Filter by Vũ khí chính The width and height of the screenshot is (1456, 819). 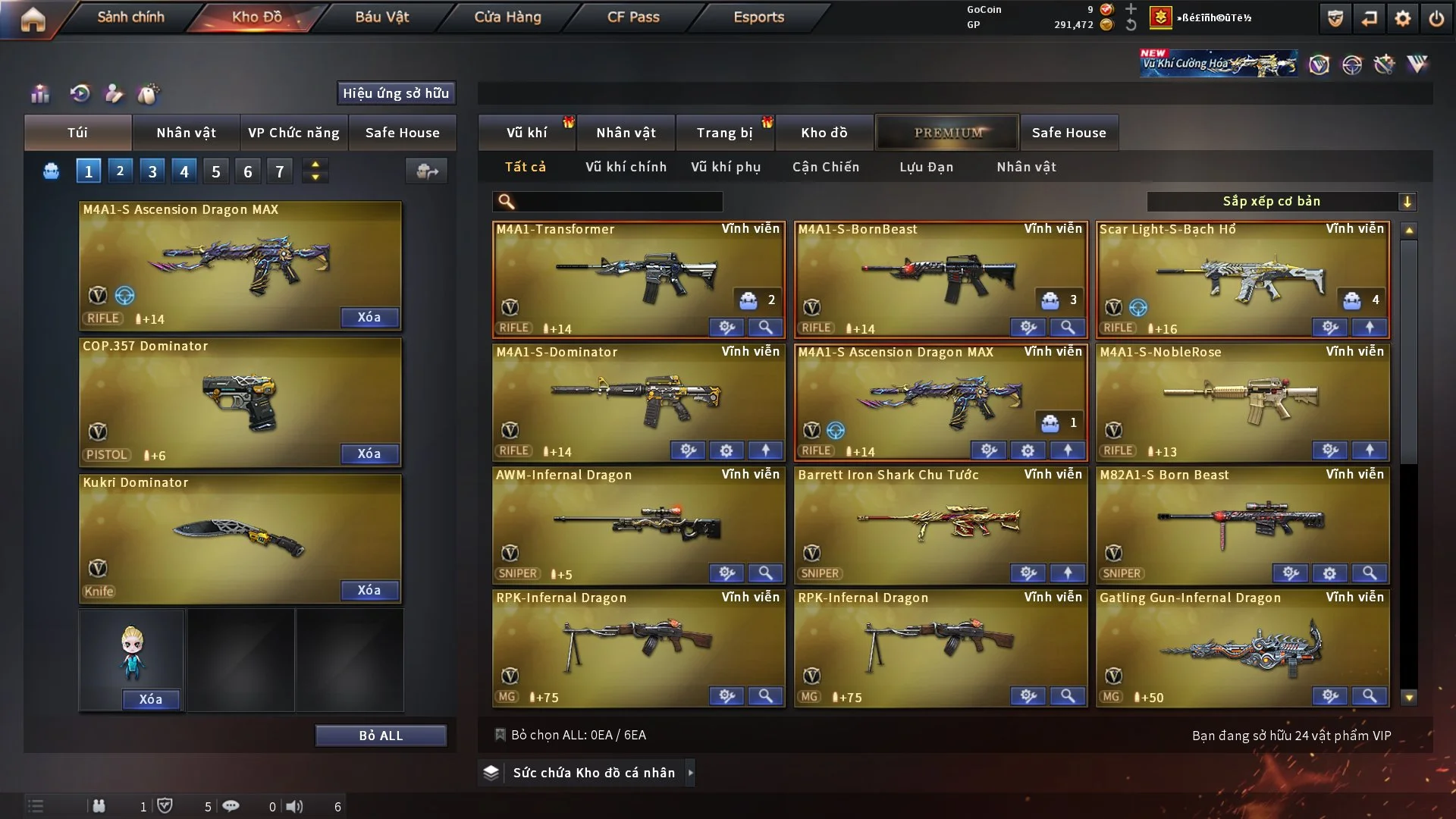click(x=626, y=167)
